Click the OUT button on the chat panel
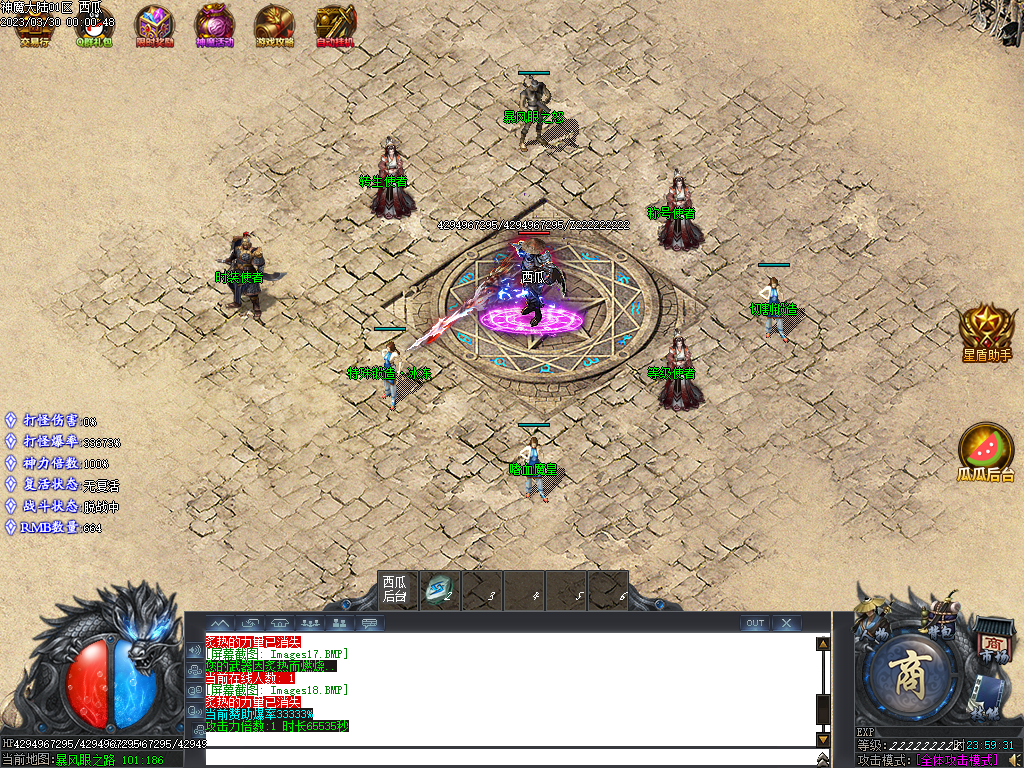The image size is (1024, 768). 755,623
